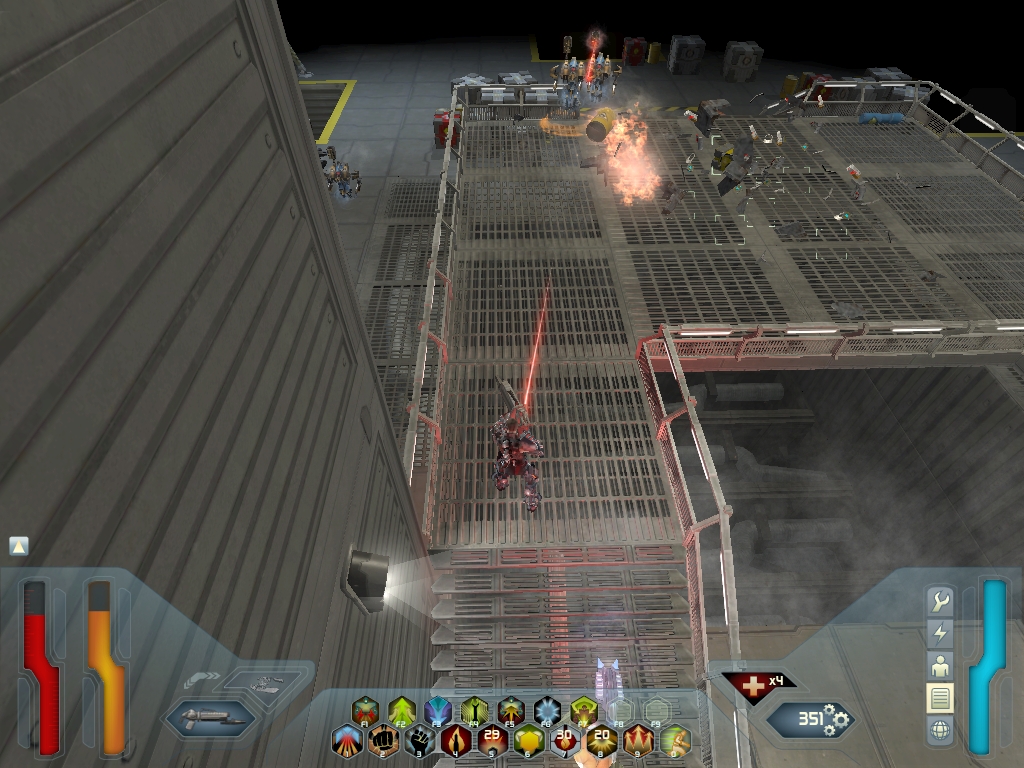Open the globe map button

[x=939, y=730]
